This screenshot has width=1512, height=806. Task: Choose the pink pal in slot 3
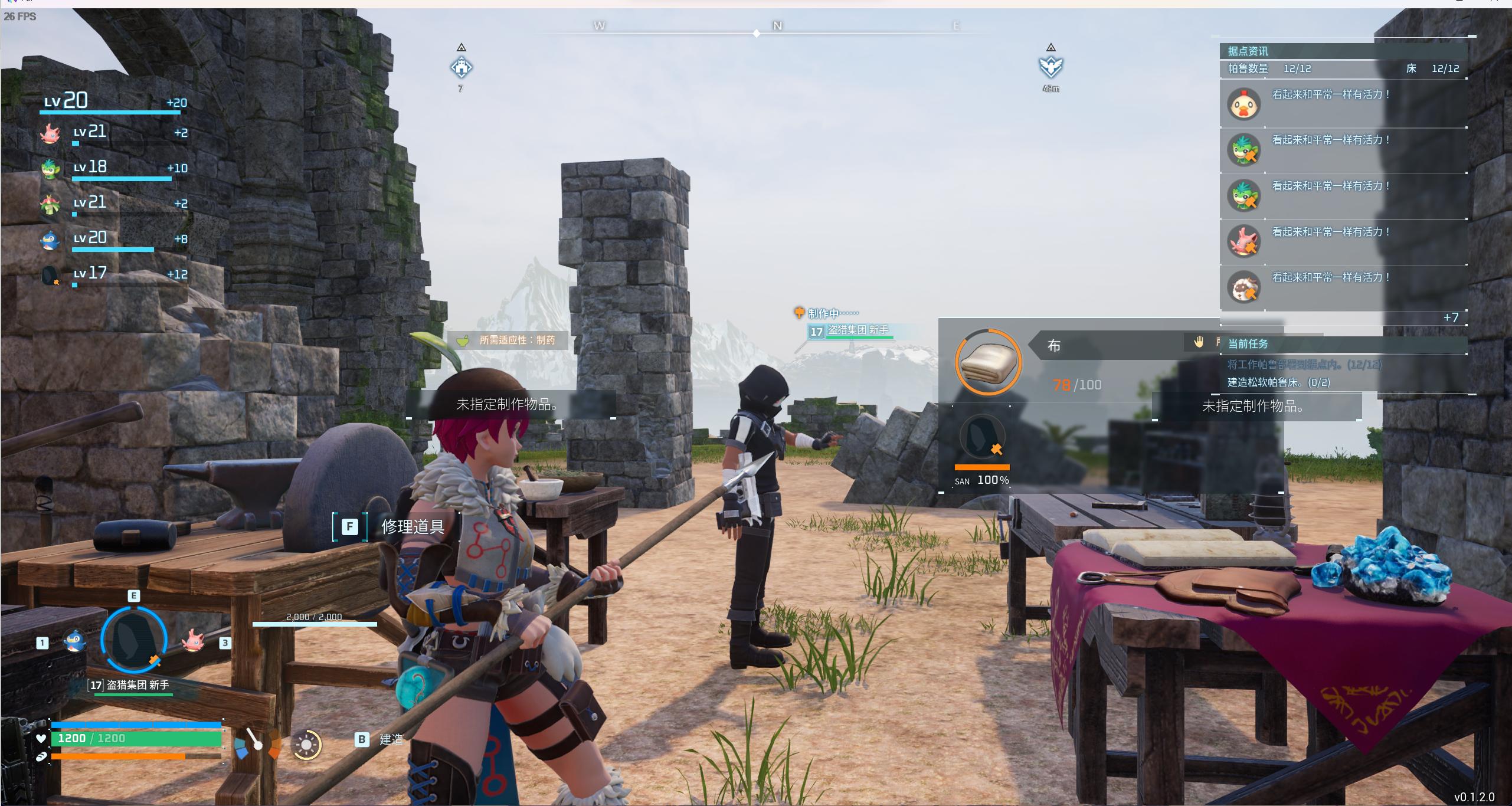click(192, 641)
